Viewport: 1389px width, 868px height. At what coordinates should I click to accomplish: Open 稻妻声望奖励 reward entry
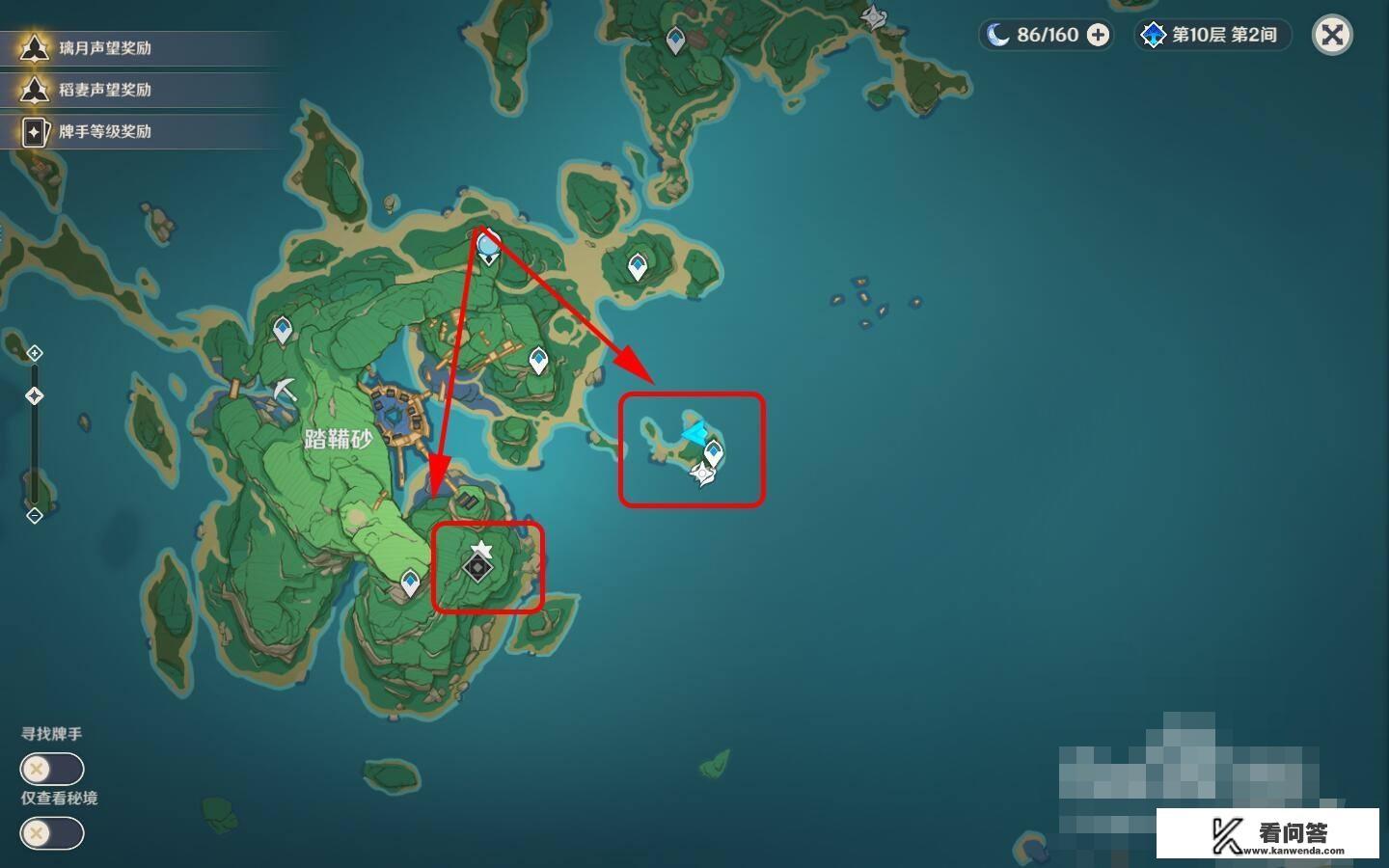(x=104, y=90)
